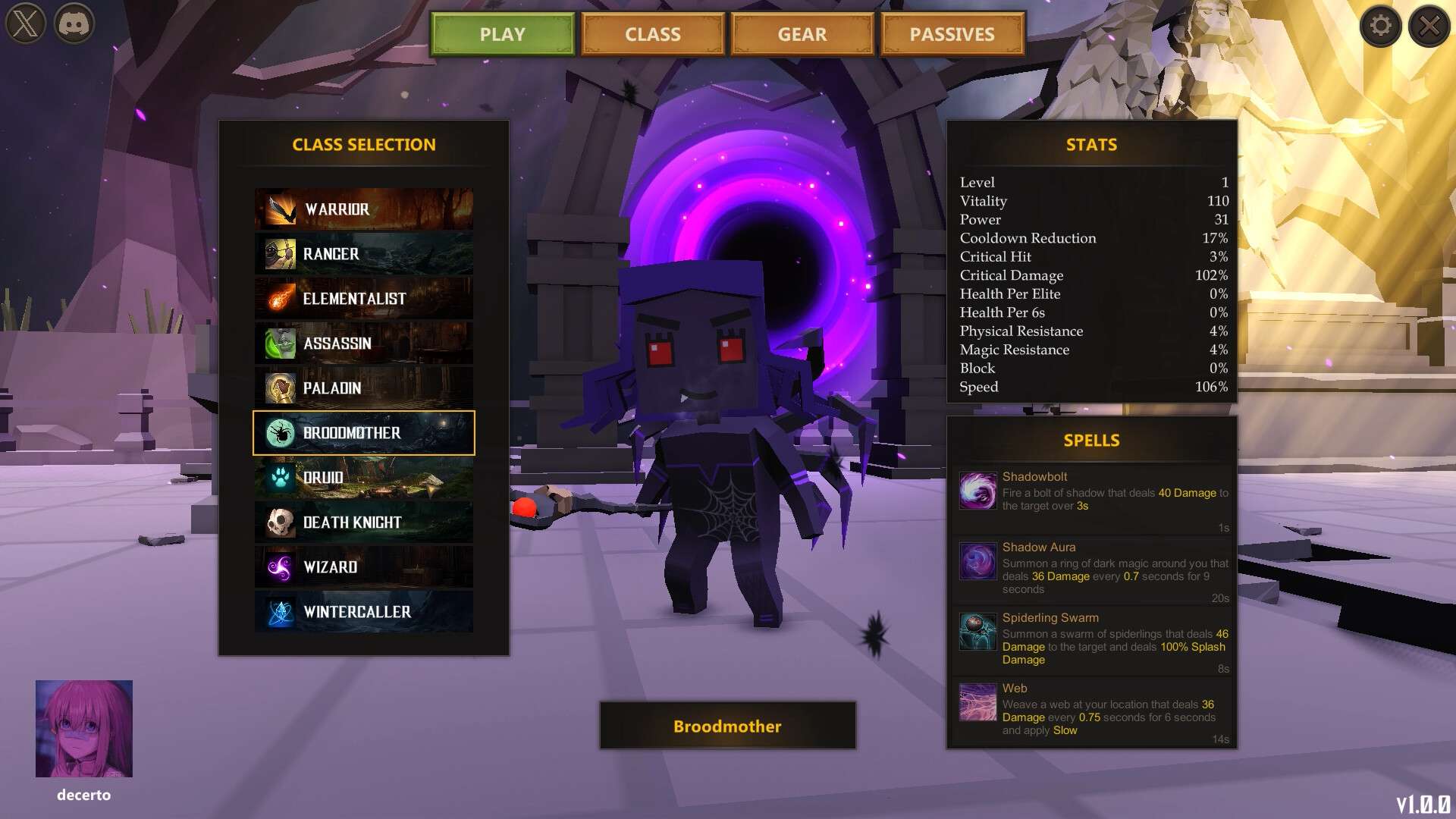Image resolution: width=1456 pixels, height=819 pixels.
Task: Open the X social media link
Action: click(x=26, y=24)
